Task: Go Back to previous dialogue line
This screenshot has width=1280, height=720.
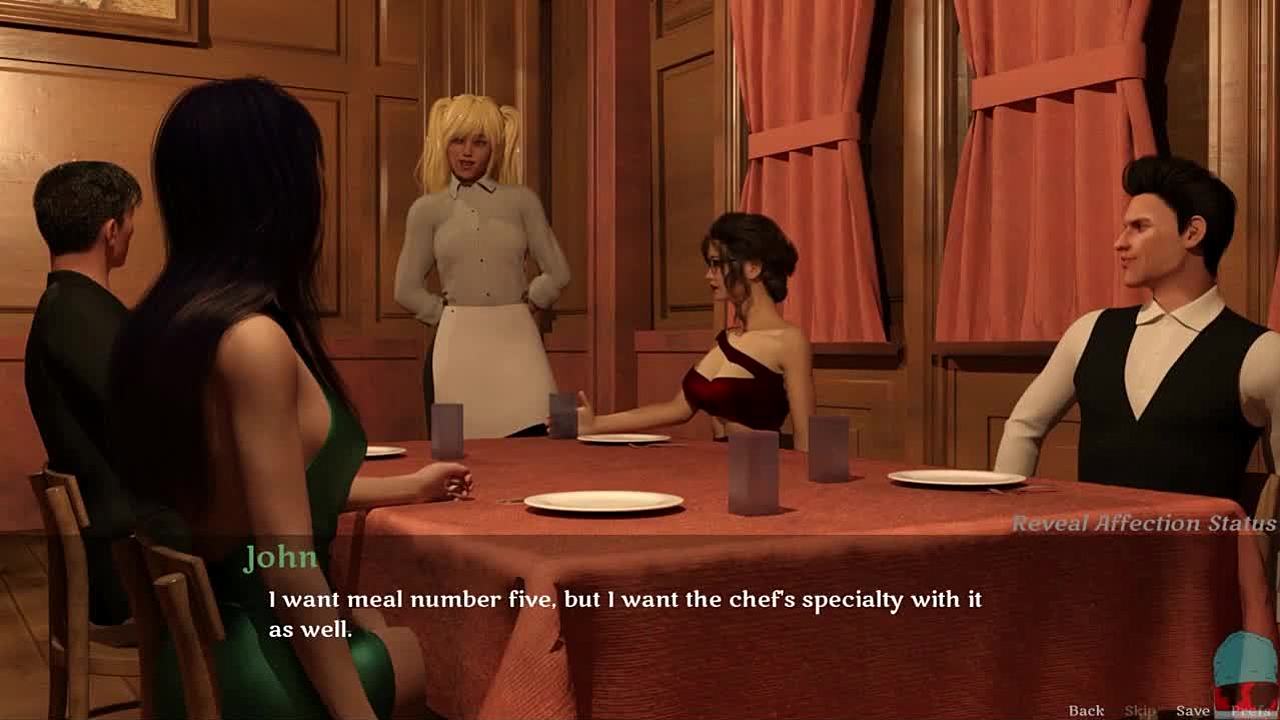Action: [1086, 711]
